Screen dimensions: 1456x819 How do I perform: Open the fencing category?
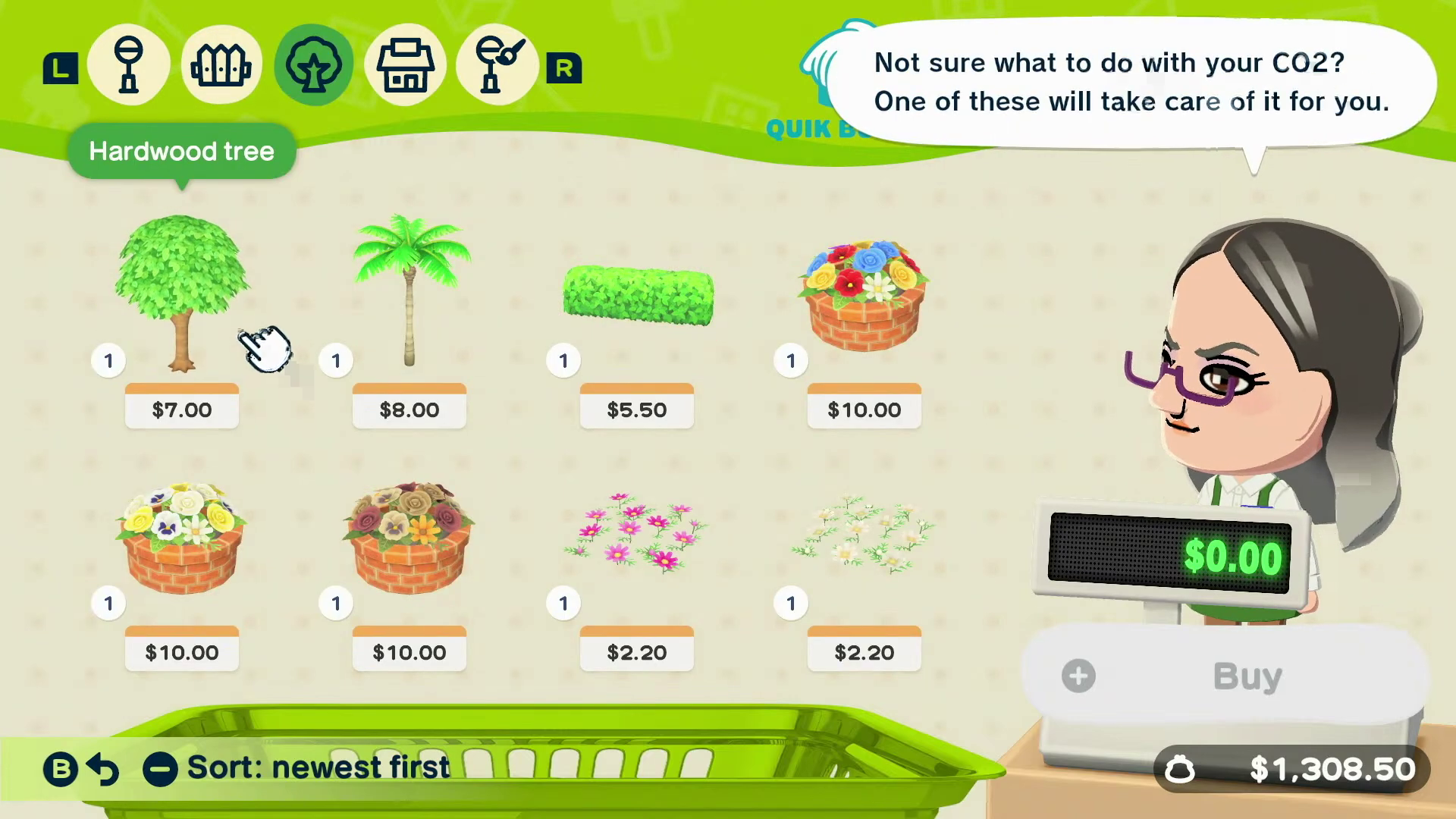coord(221,64)
